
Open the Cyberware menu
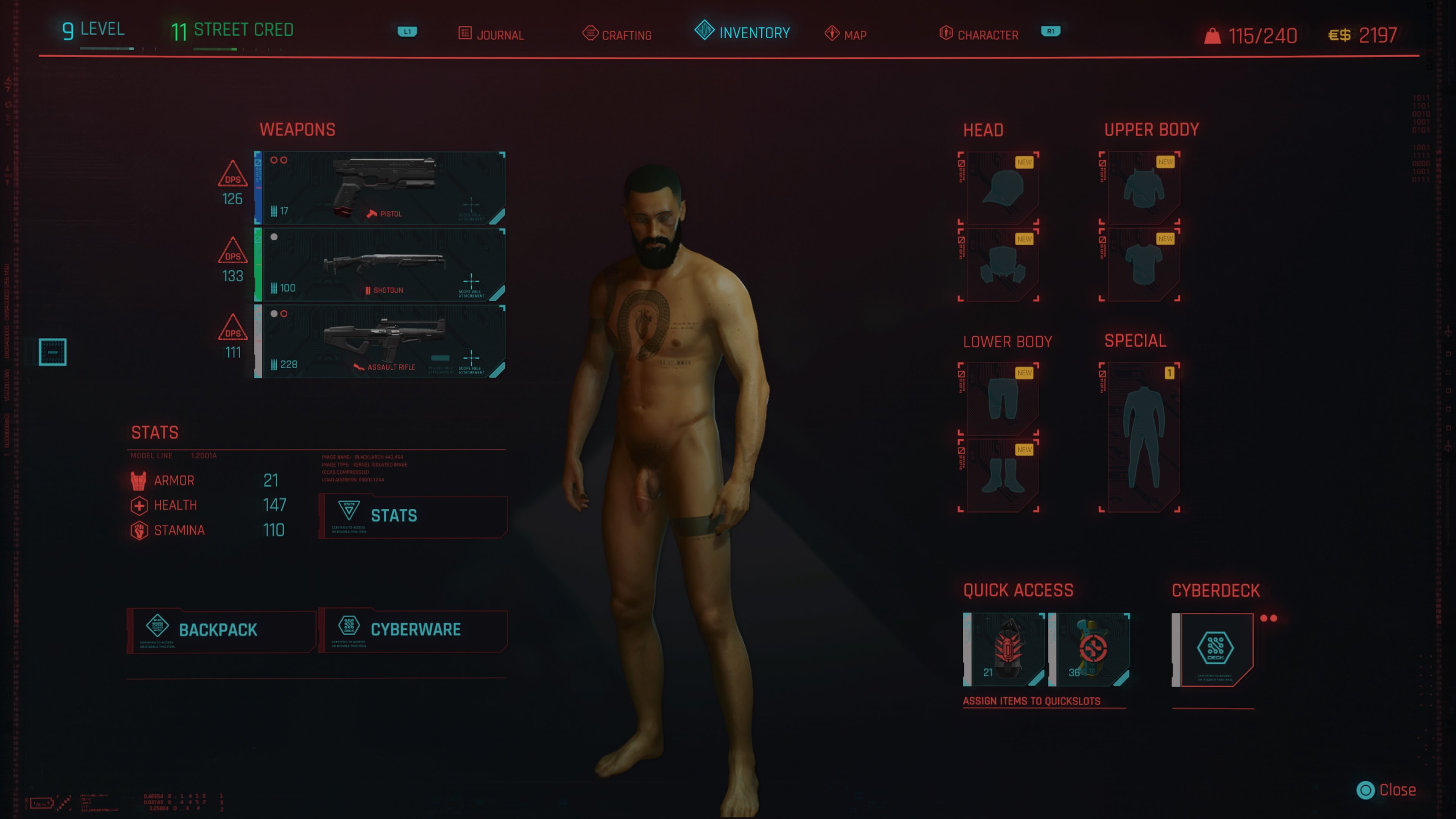[x=413, y=630]
